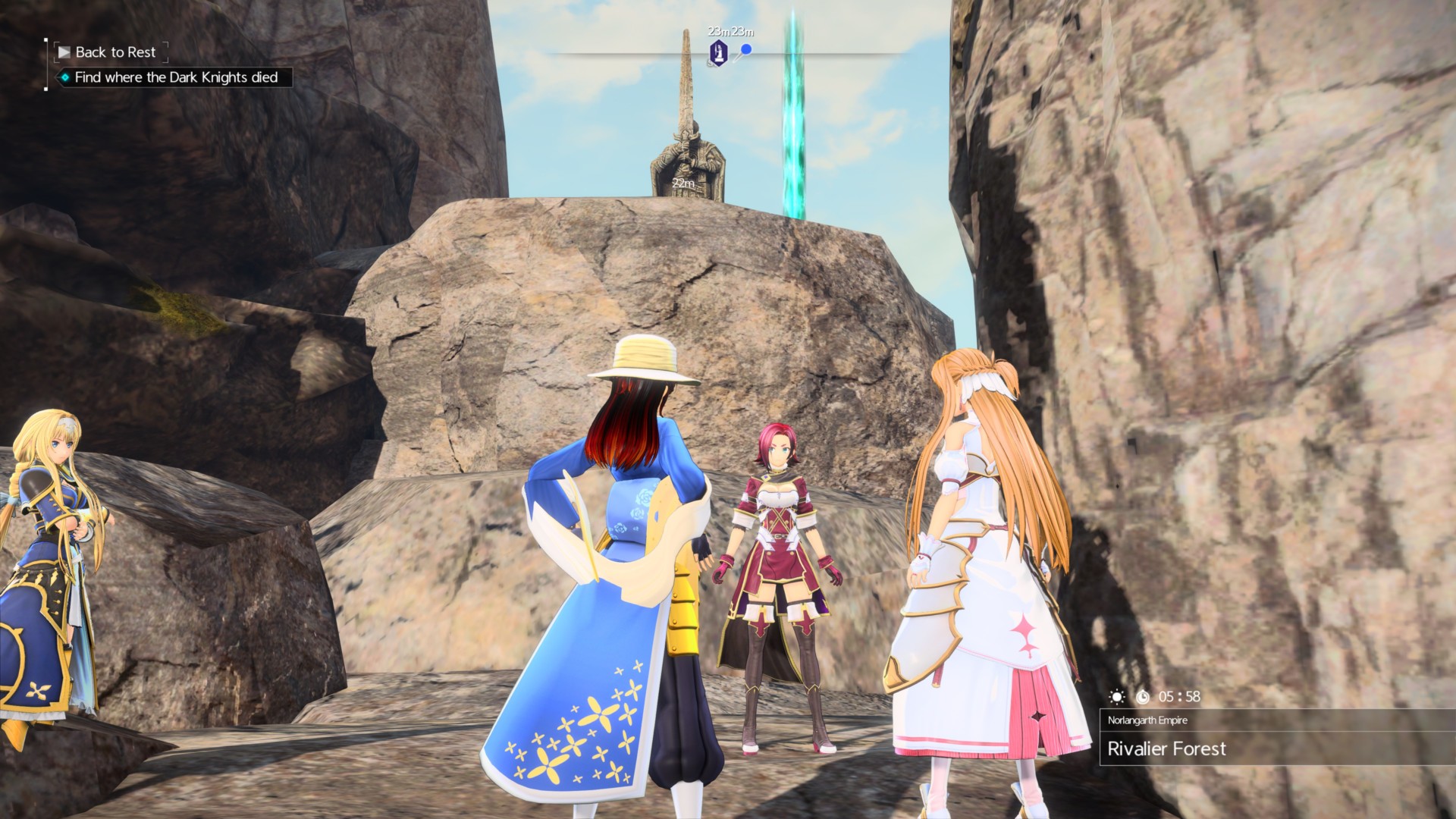Click the play-arrow icon beside Back to Rest
Screen dimensions: 1456x819
pyautogui.click(x=65, y=52)
